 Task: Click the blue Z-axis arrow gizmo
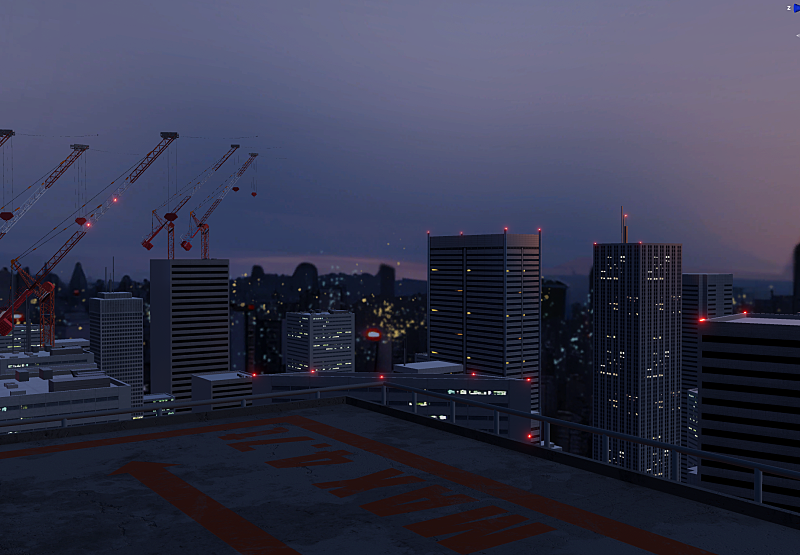coord(796,8)
